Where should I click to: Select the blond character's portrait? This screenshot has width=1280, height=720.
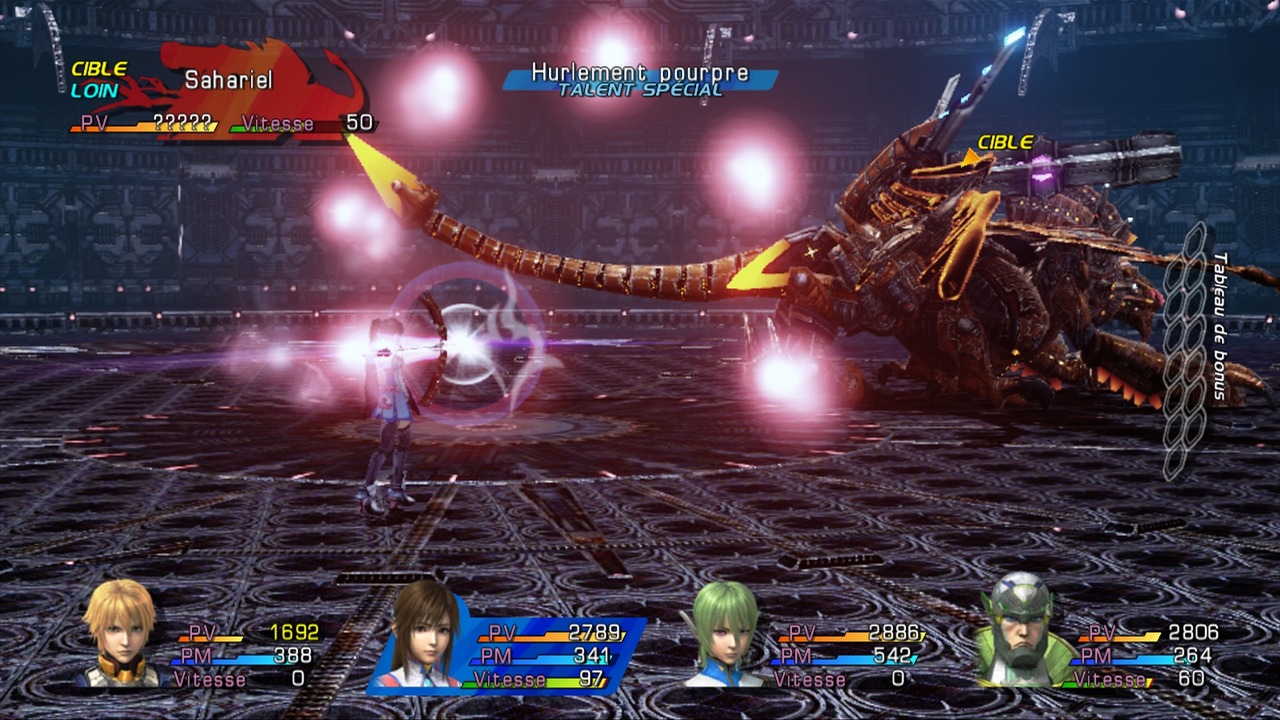click(120, 640)
